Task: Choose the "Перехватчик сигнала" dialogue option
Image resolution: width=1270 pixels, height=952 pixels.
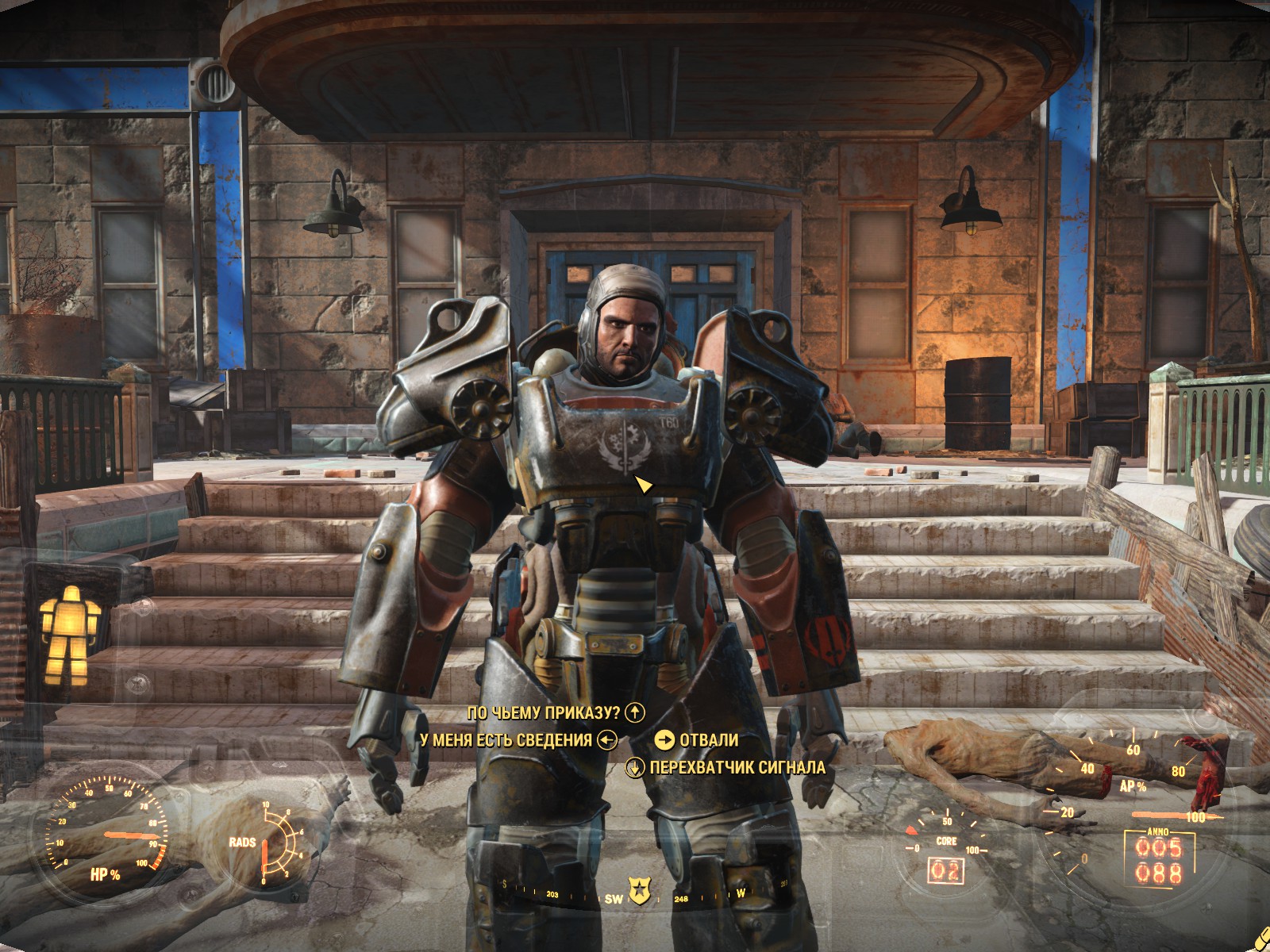Action: tap(737, 767)
